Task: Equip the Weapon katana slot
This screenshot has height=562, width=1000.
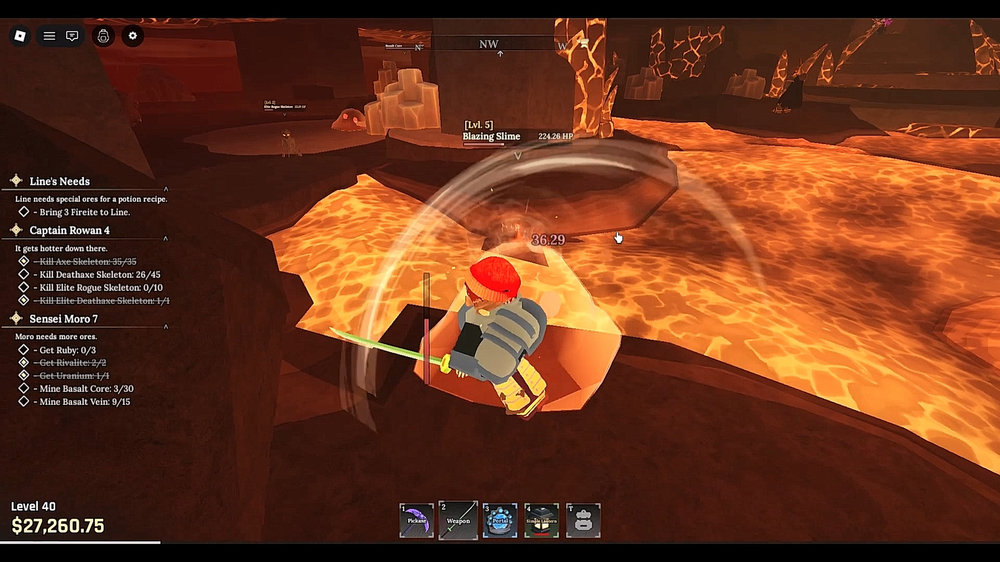Action: (x=458, y=520)
